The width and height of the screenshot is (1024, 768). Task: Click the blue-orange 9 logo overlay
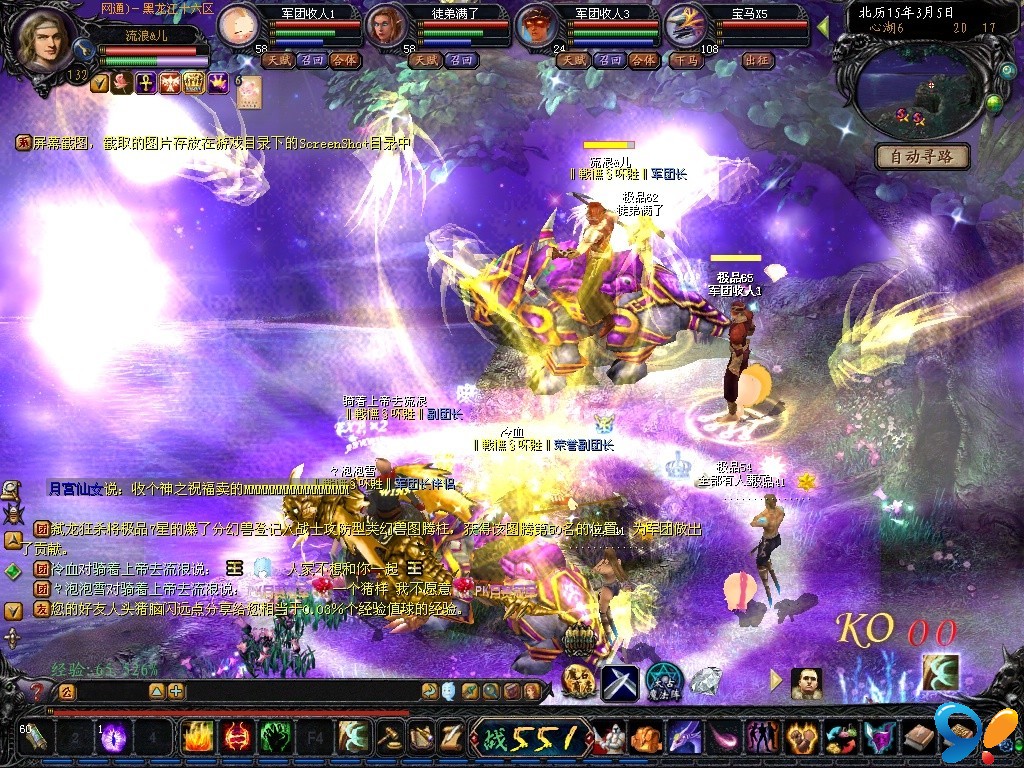[x=967, y=730]
